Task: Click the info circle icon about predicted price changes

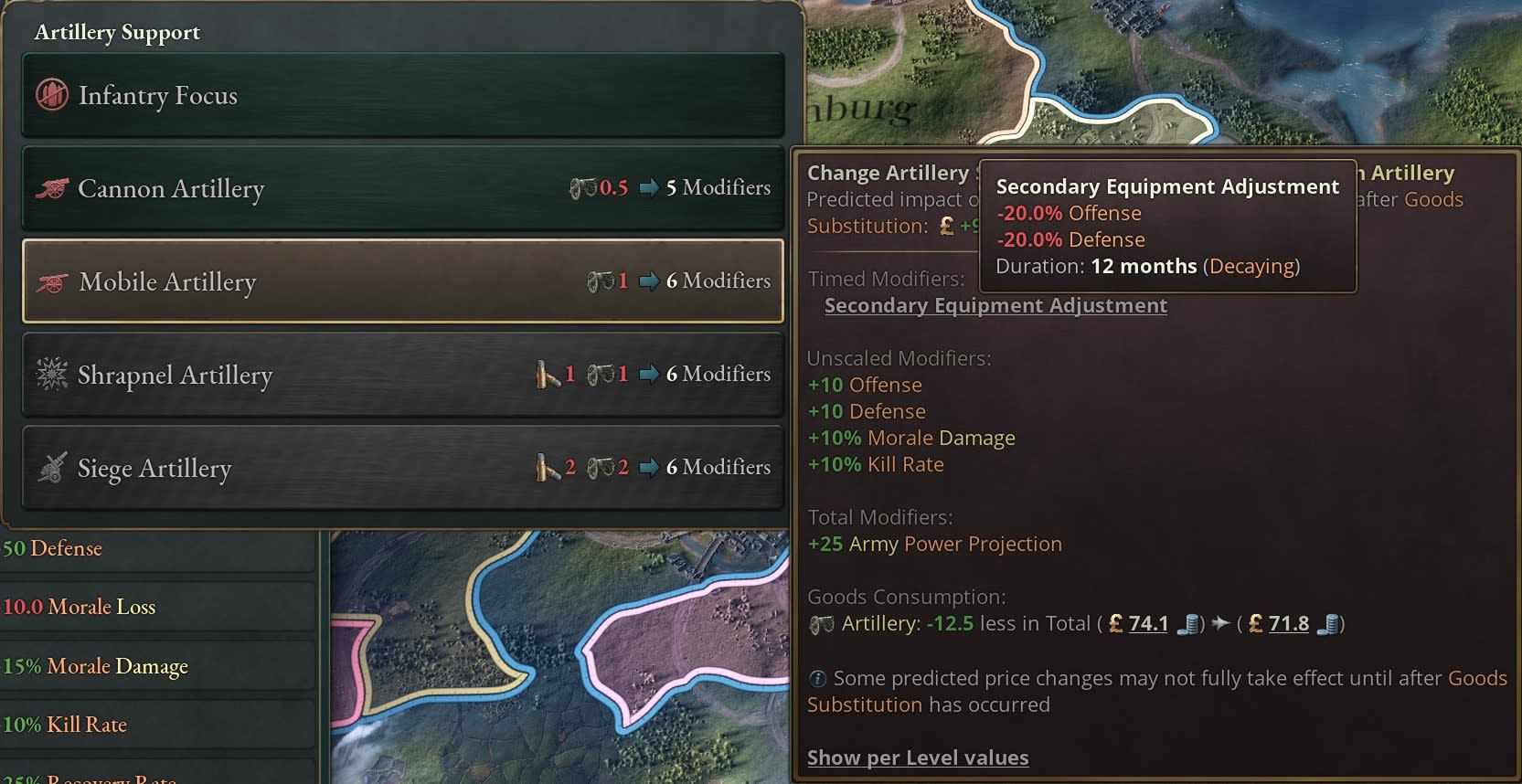Action: click(818, 679)
